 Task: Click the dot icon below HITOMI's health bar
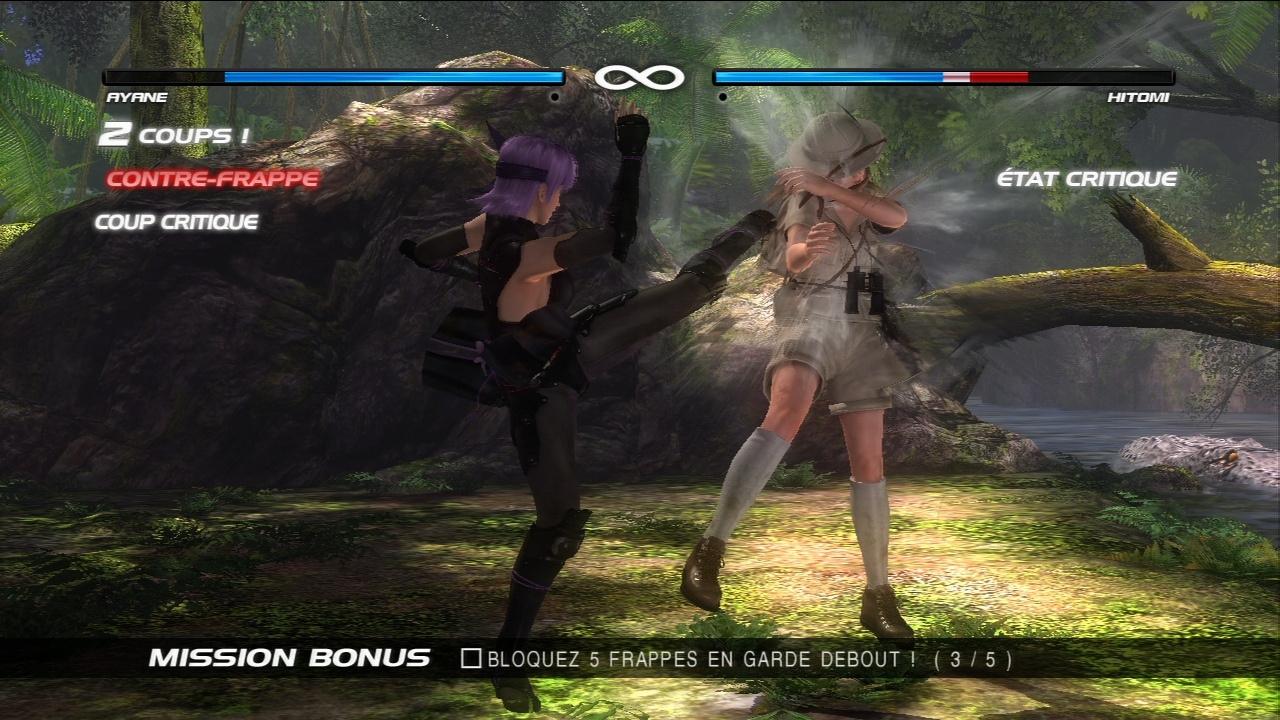[720, 96]
